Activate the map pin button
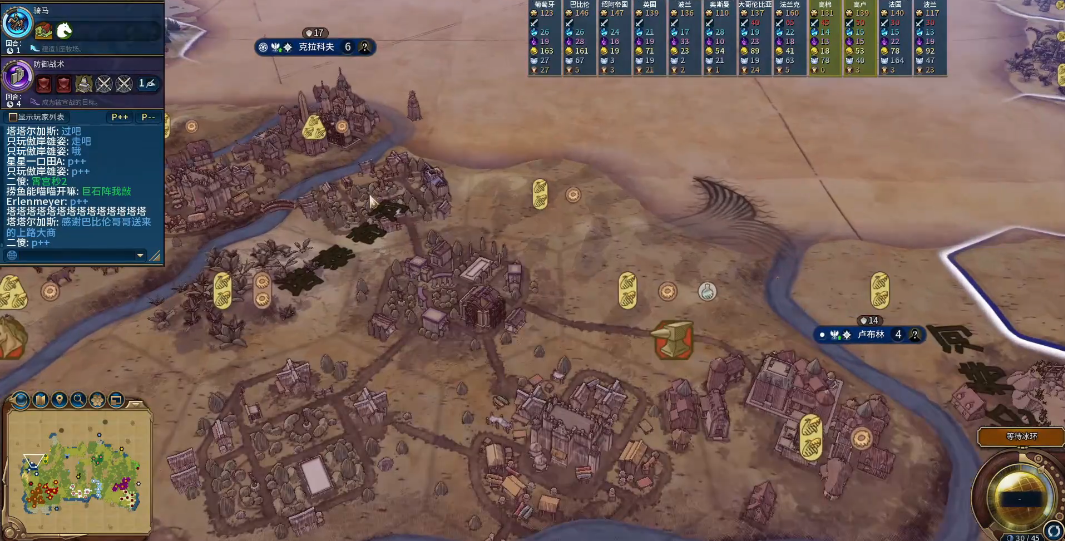1065x541 pixels. tap(61, 401)
